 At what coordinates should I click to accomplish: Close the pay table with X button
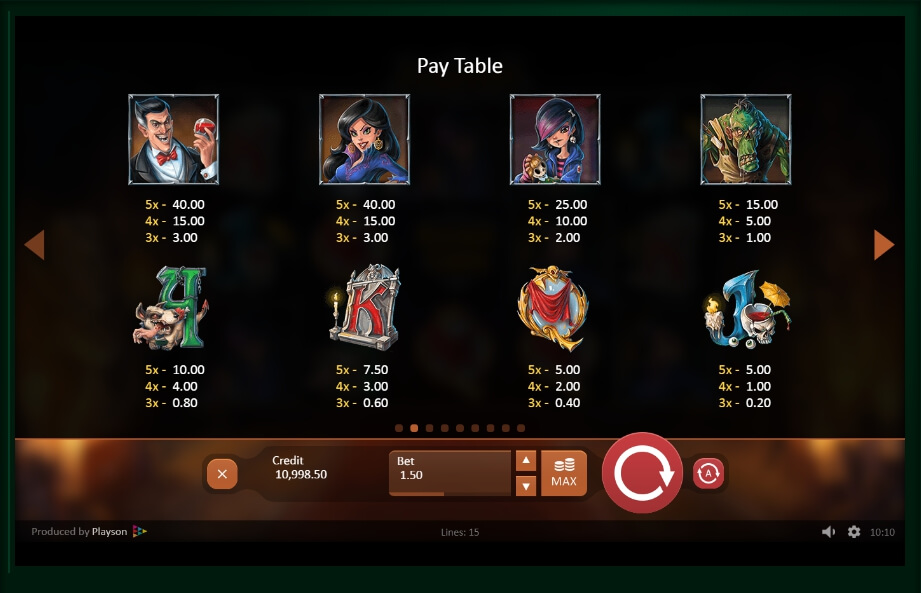point(222,474)
